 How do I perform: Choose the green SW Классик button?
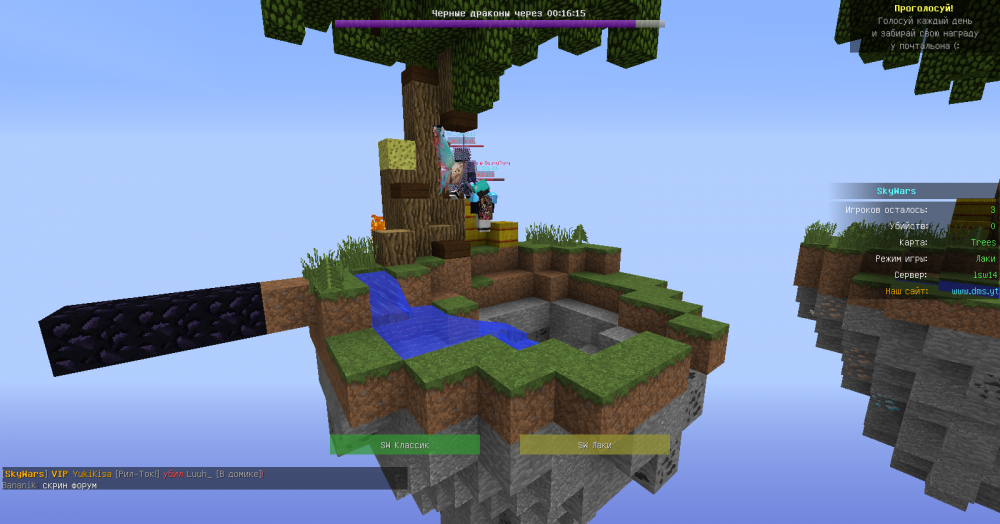404,445
